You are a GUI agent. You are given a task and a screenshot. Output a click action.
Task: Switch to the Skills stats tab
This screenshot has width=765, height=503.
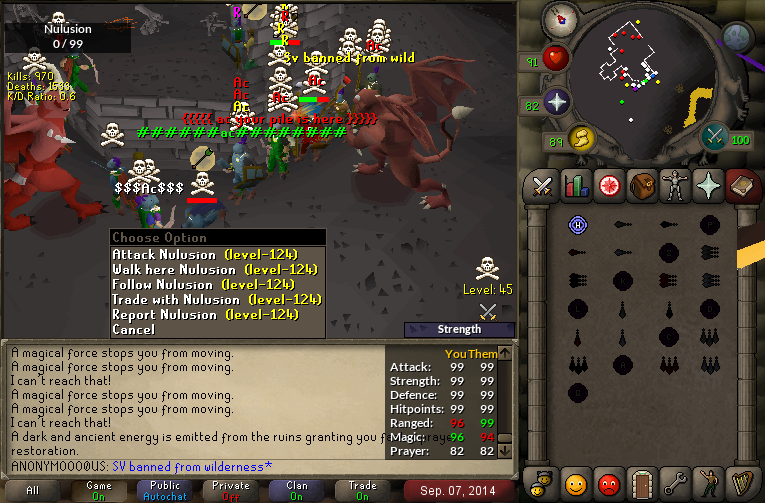click(x=574, y=186)
